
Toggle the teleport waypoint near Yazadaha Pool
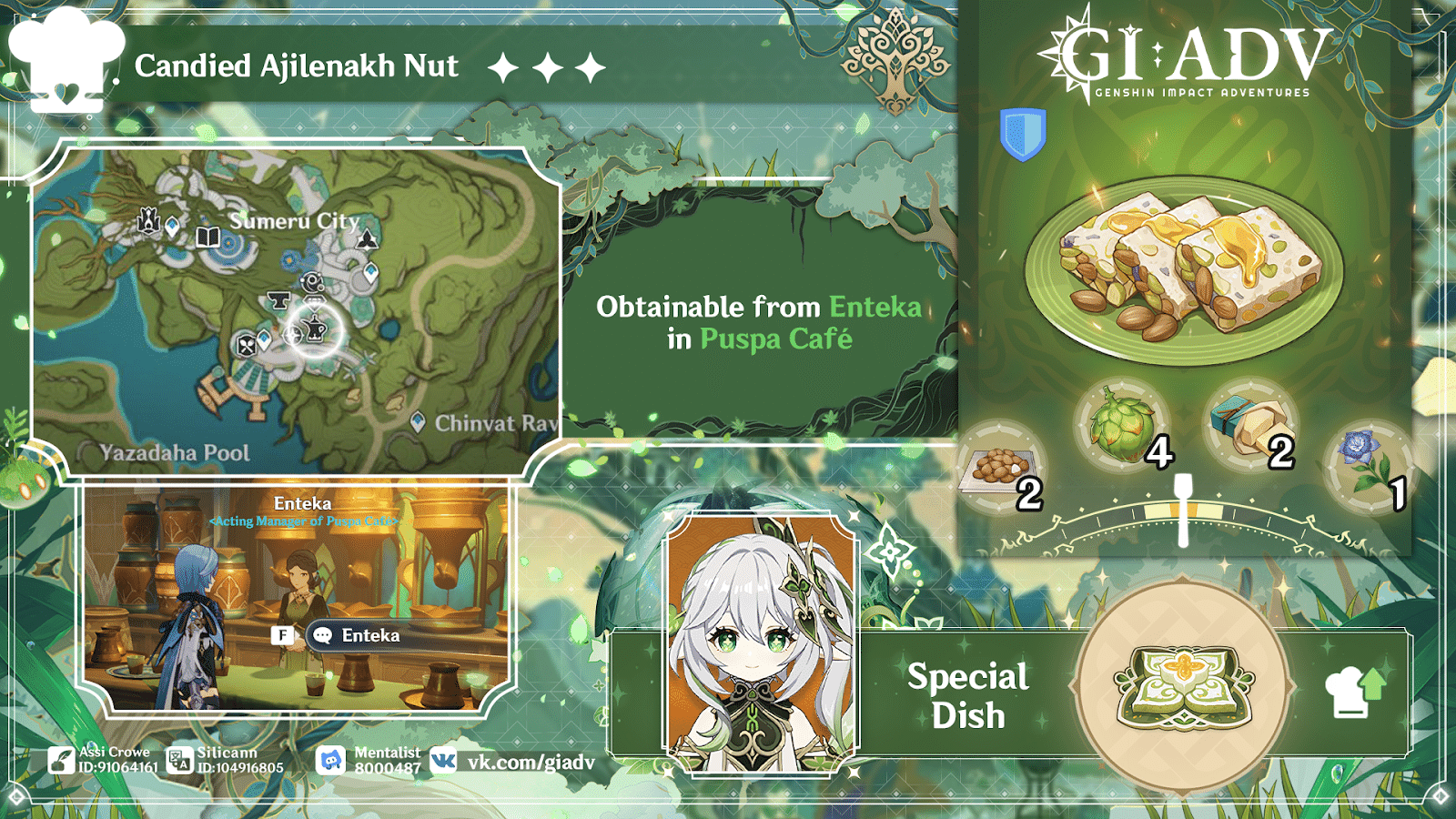263,339
